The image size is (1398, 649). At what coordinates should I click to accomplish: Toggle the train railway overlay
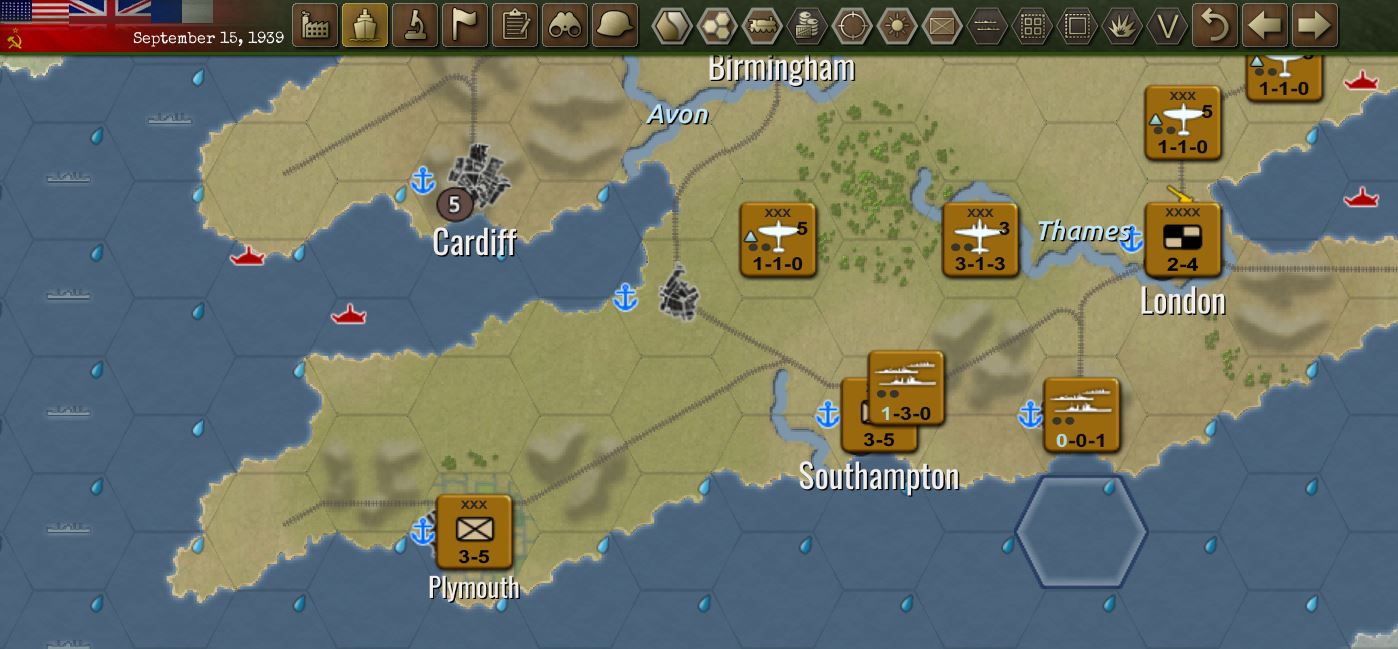click(762, 26)
